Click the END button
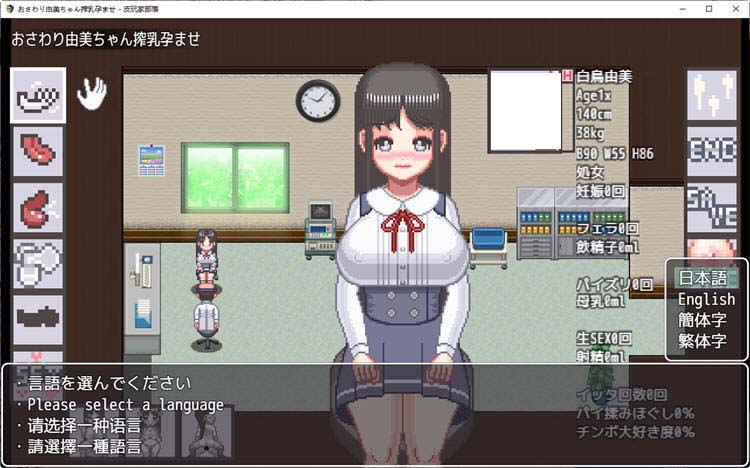The width and height of the screenshot is (750, 468). click(711, 151)
